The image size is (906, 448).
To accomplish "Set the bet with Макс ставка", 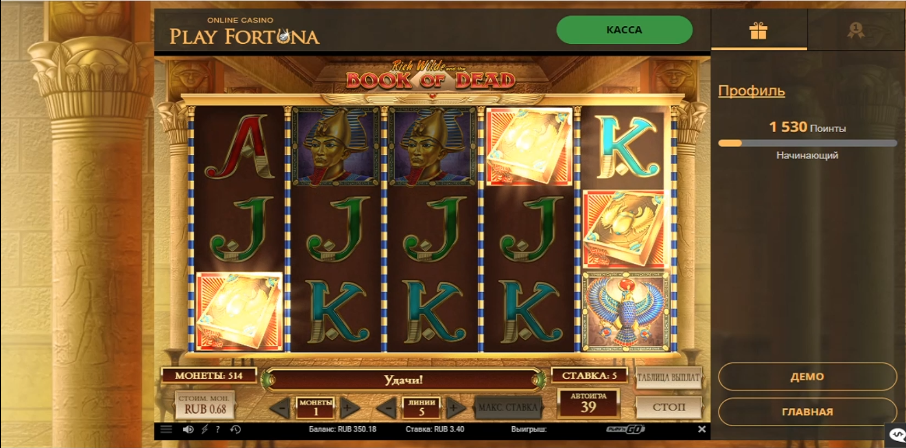I will click(508, 407).
